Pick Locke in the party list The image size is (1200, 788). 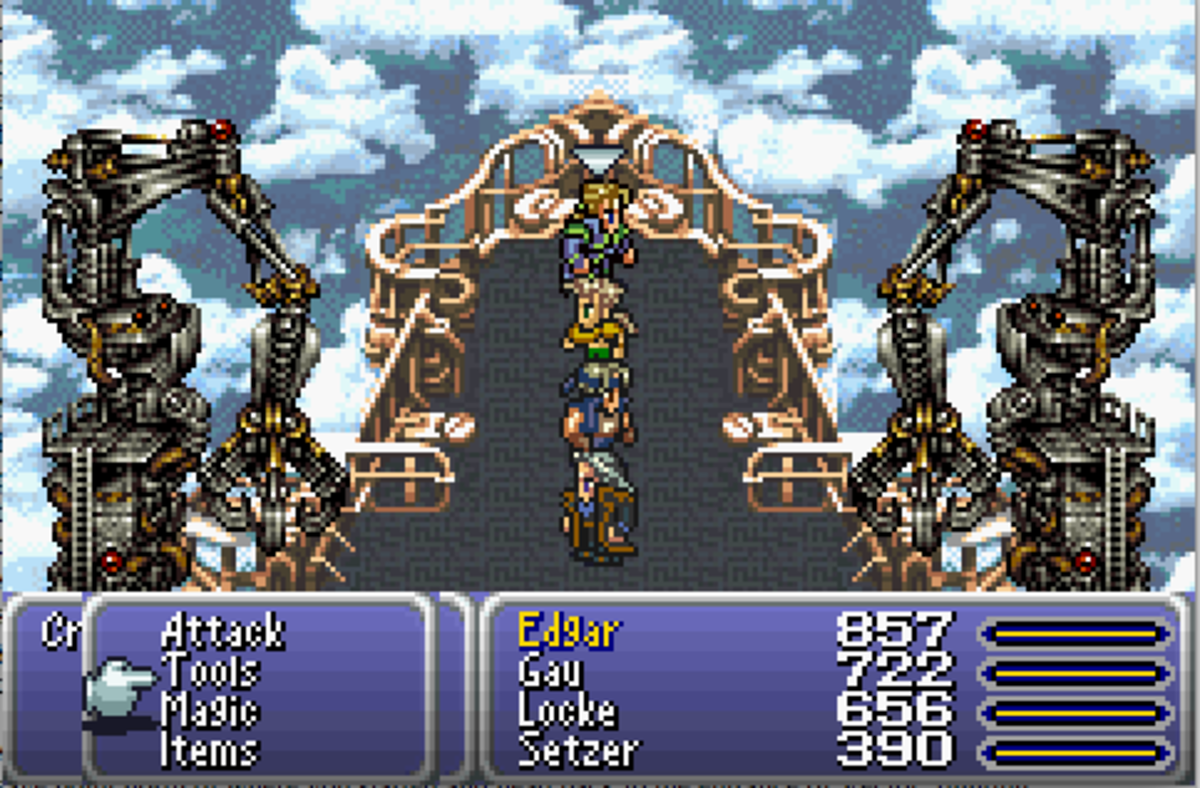pyautogui.click(x=566, y=711)
